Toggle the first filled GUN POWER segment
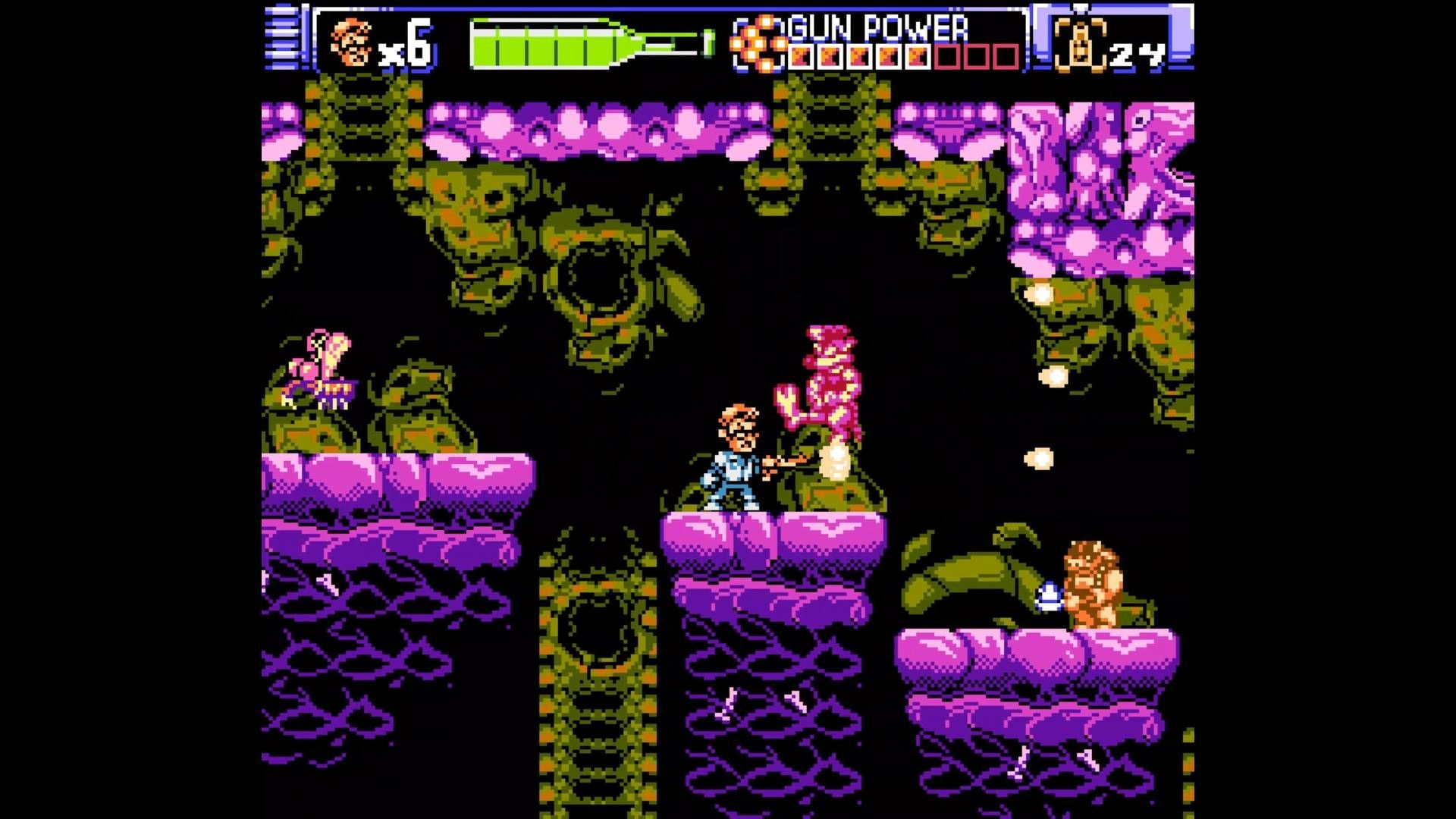The image size is (1456, 819). (x=800, y=55)
